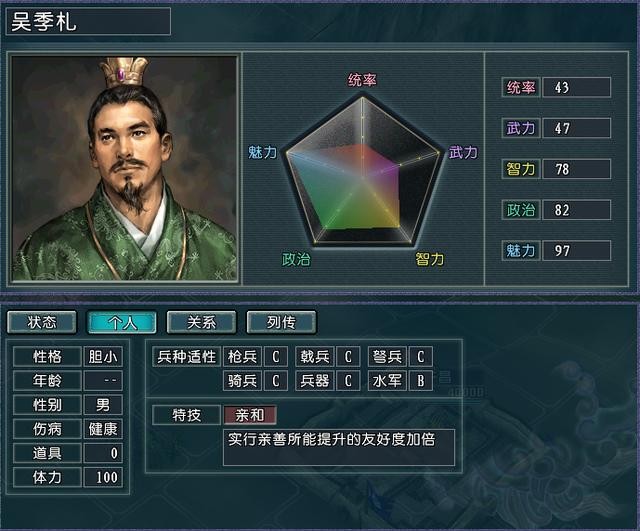Click the portrait of 吴季札
Image resolution: width=640 pixels, height=531 pixels.
pyautogui.click(x=124, y=168)
